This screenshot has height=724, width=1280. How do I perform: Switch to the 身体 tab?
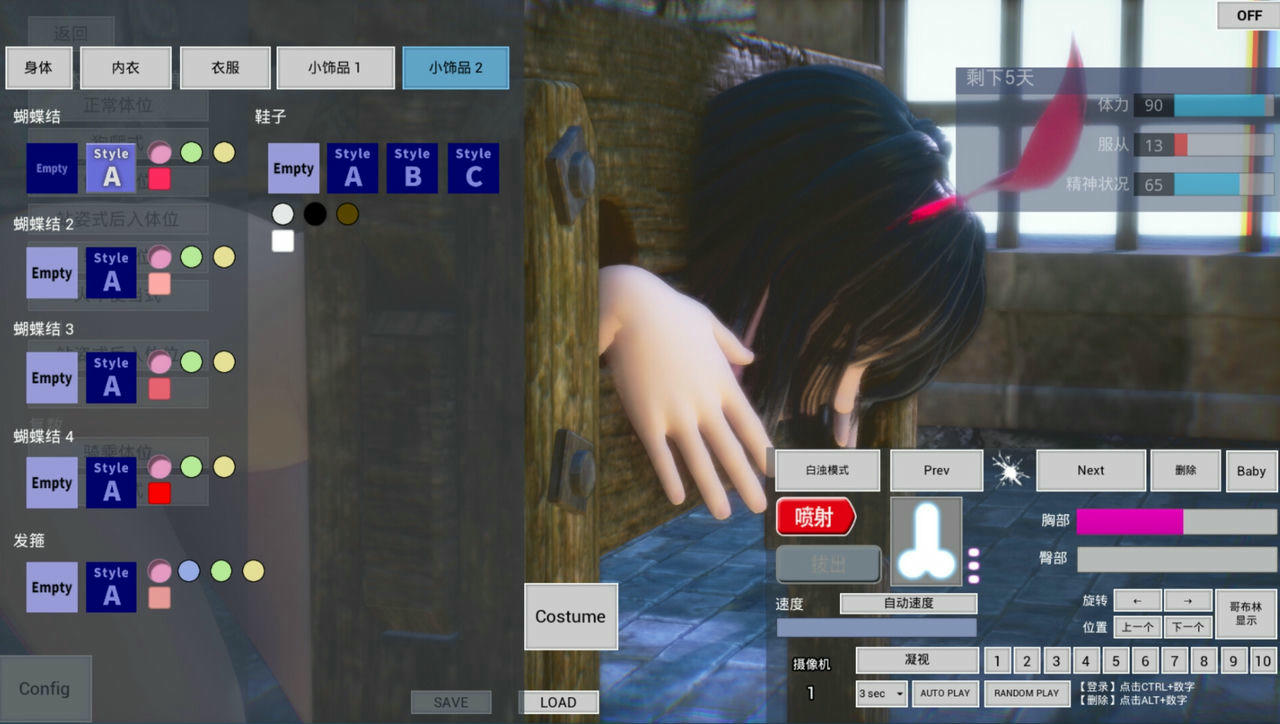[x=39, y=68]
